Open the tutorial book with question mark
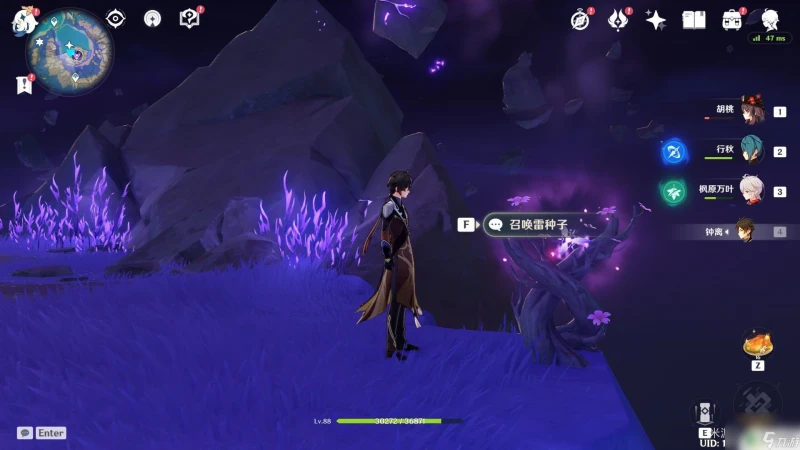Viewport: 800px width, 450px height. [x=189, y=18]
